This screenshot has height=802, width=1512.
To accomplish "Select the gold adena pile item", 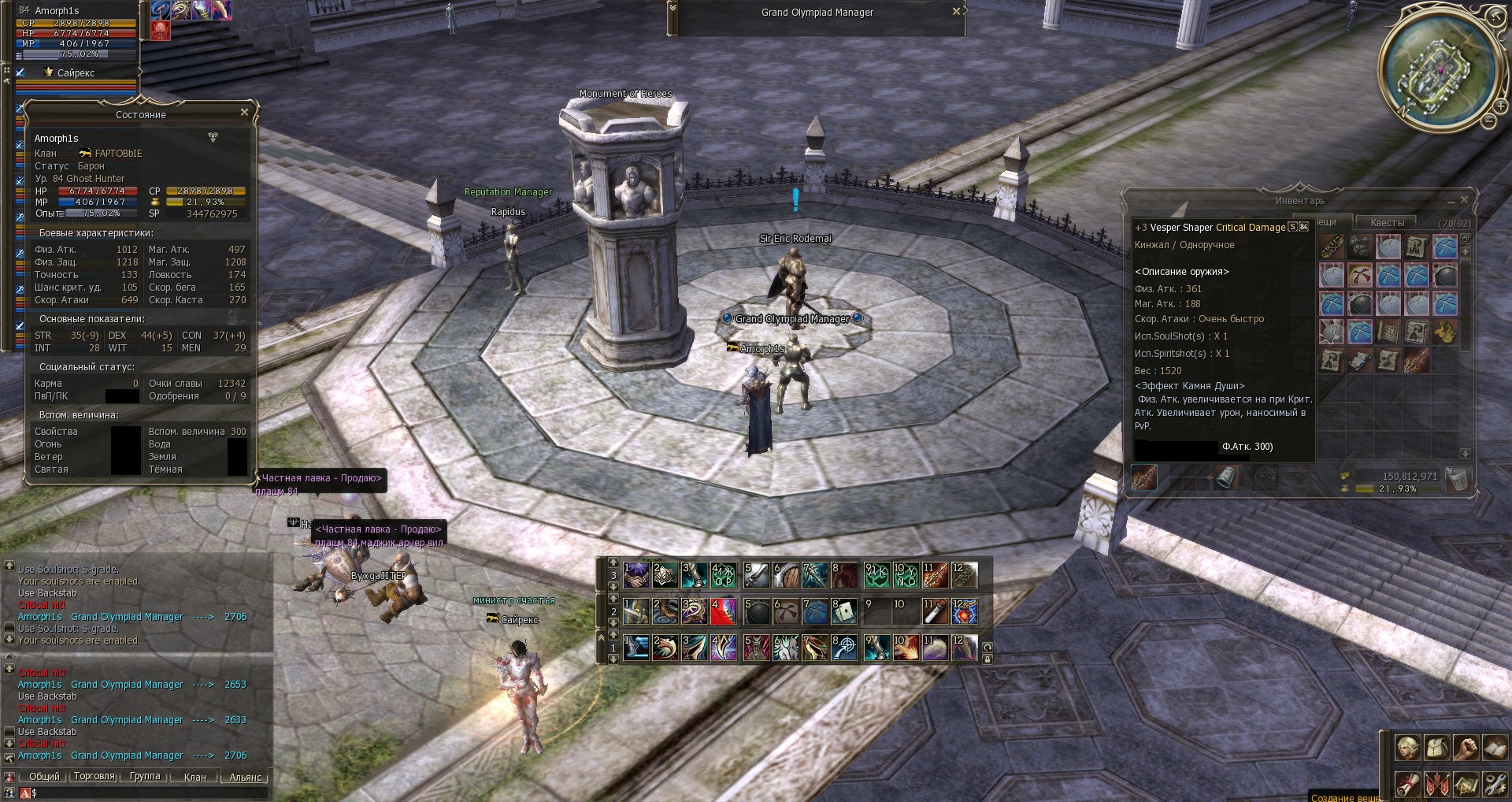I will pyautogui.click(x=1444, y=332).
